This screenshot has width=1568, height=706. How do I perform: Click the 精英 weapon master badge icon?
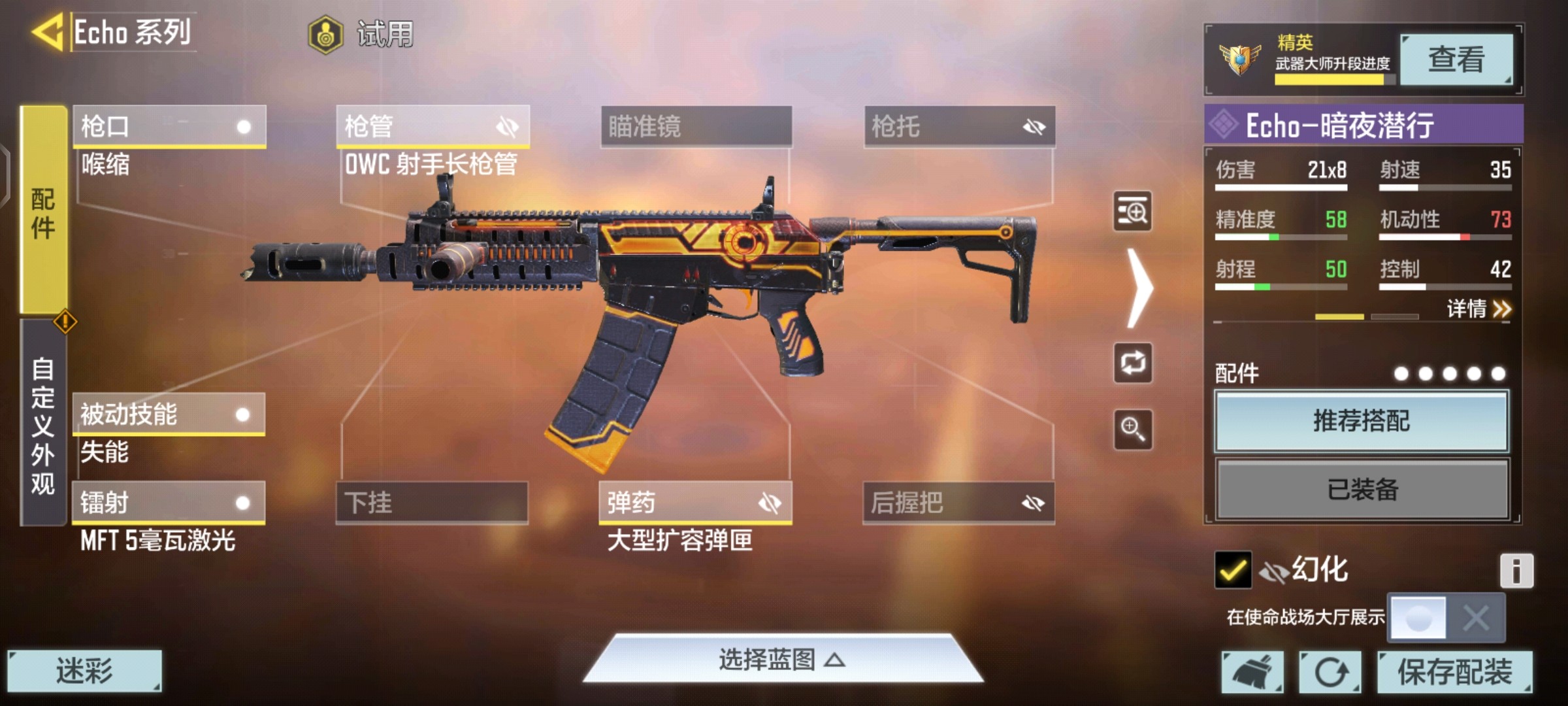pos(1241,59)
